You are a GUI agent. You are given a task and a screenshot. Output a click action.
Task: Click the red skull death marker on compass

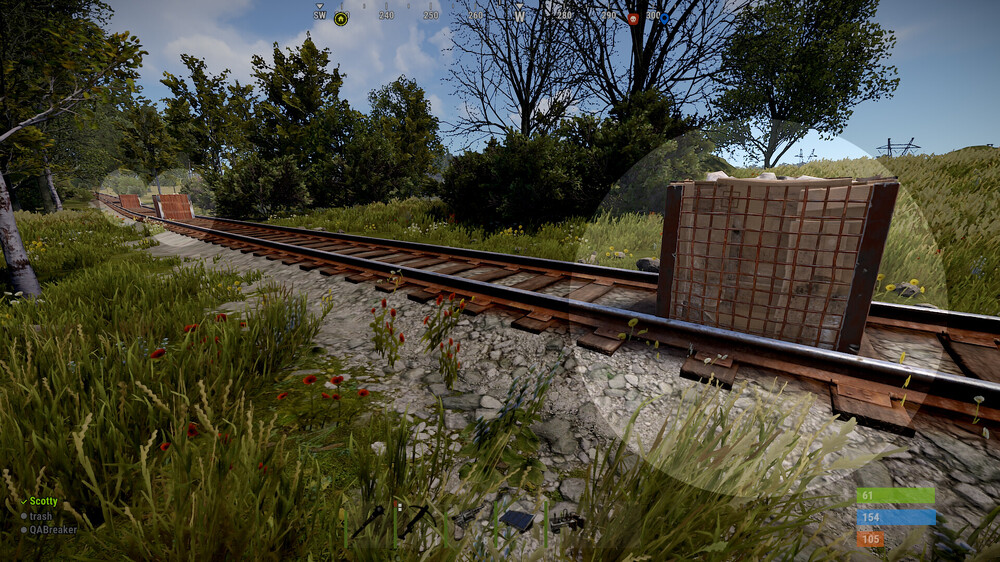632,18
